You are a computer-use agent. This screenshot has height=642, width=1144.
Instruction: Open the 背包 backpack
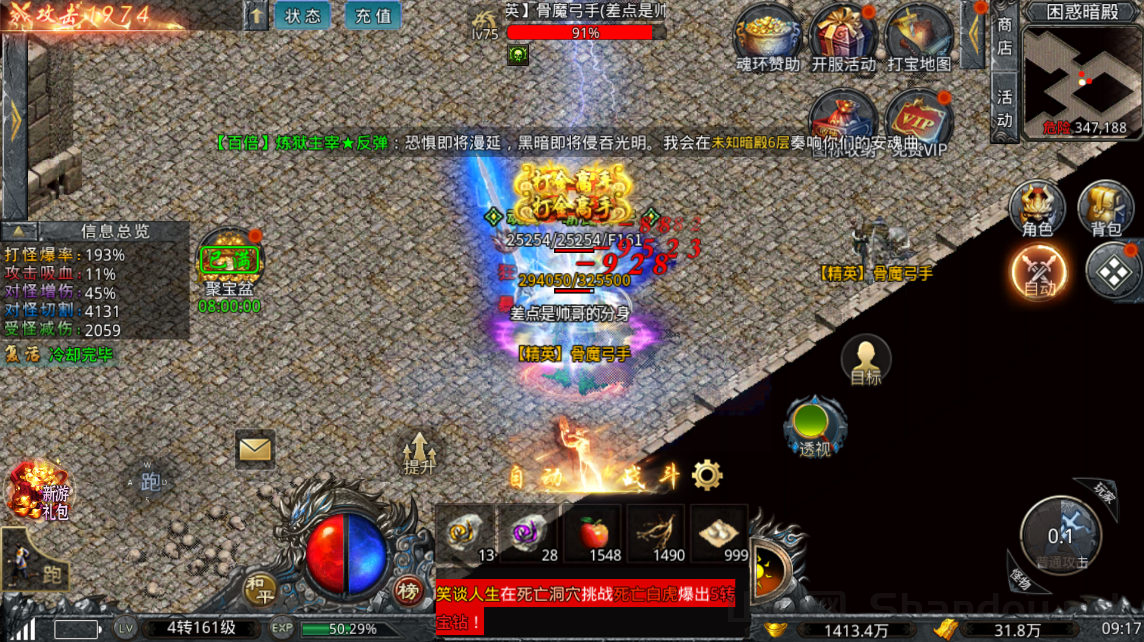[1105, 208]
